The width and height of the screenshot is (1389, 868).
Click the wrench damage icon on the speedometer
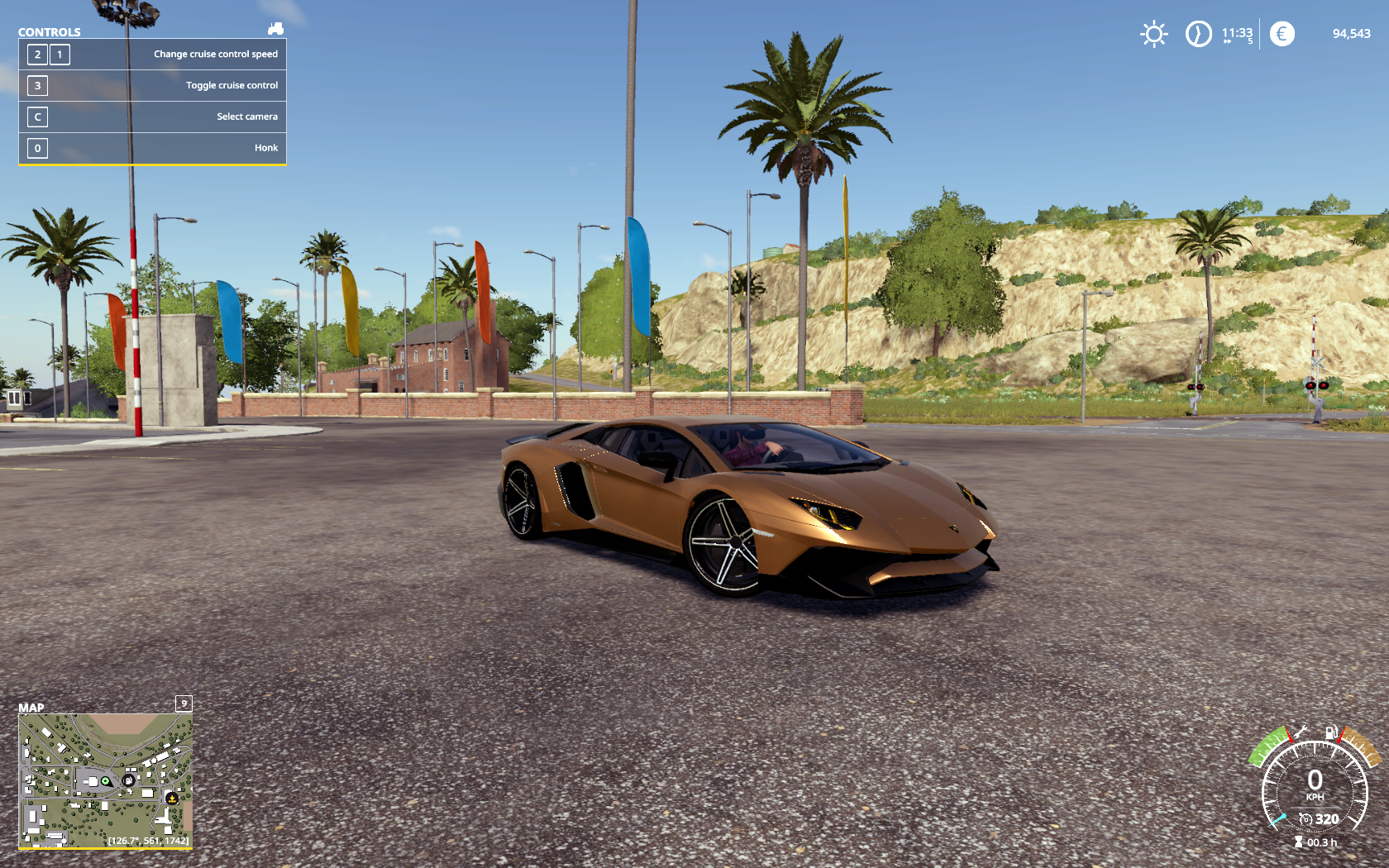(x=1301, y=732)
